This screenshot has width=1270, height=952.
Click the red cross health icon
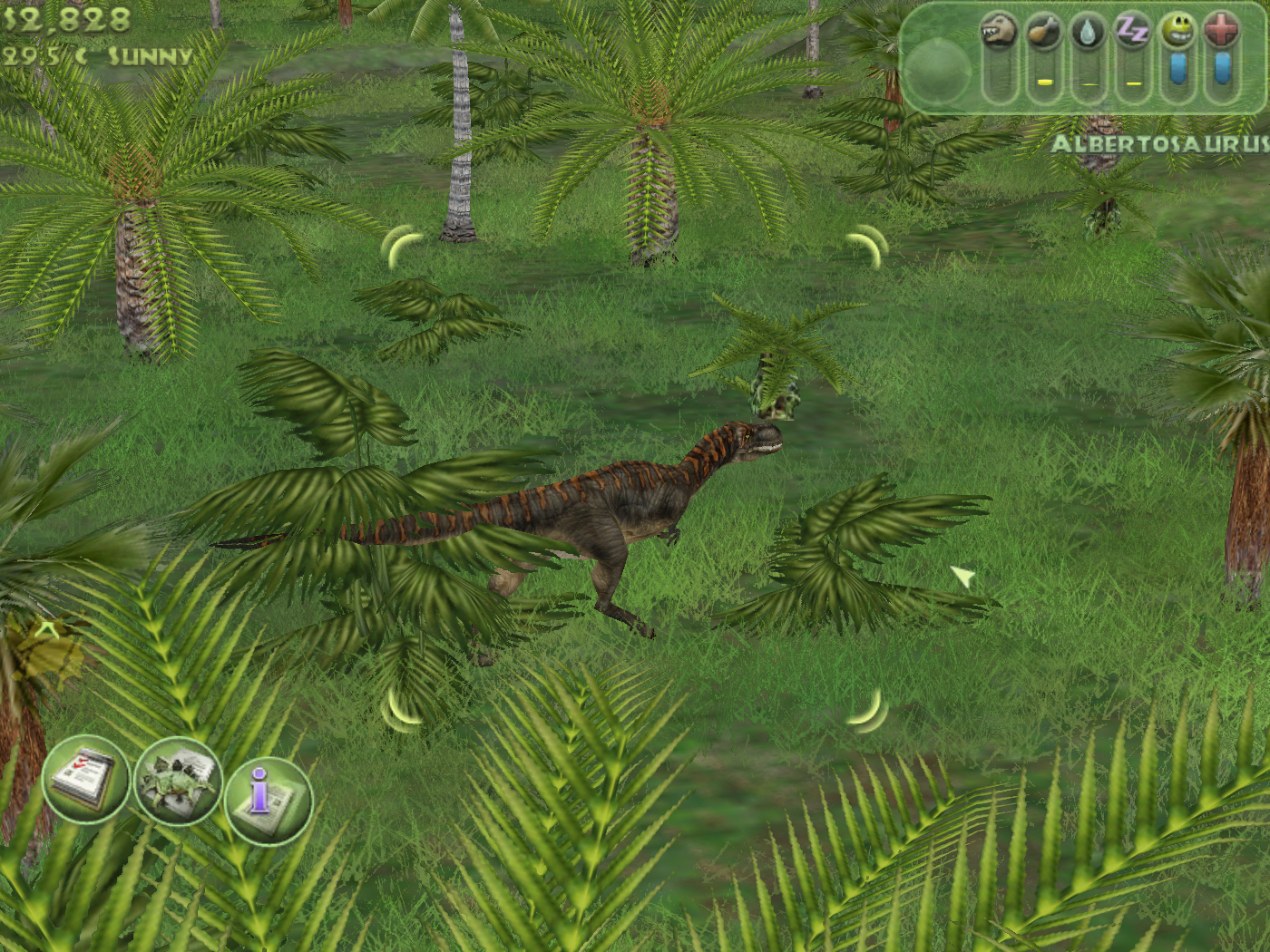click(x=1222, y=33)
